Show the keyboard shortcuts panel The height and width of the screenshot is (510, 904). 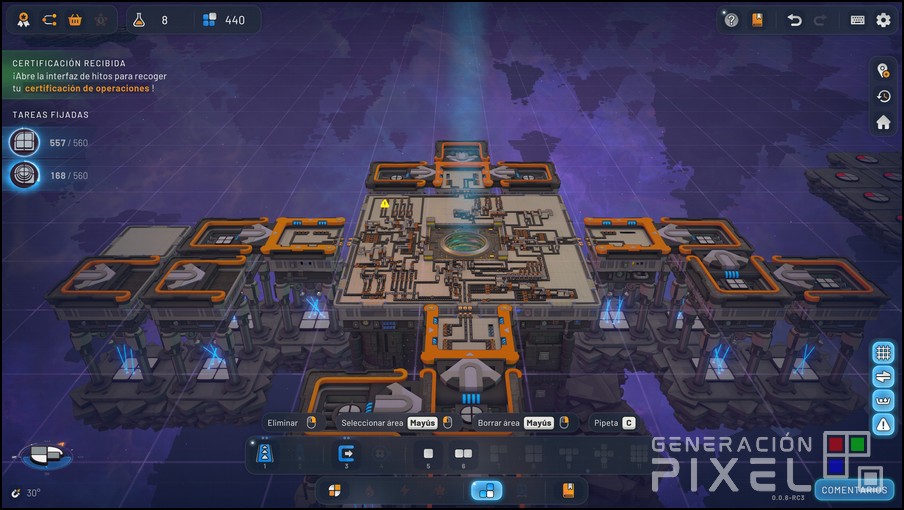[858, 20]
